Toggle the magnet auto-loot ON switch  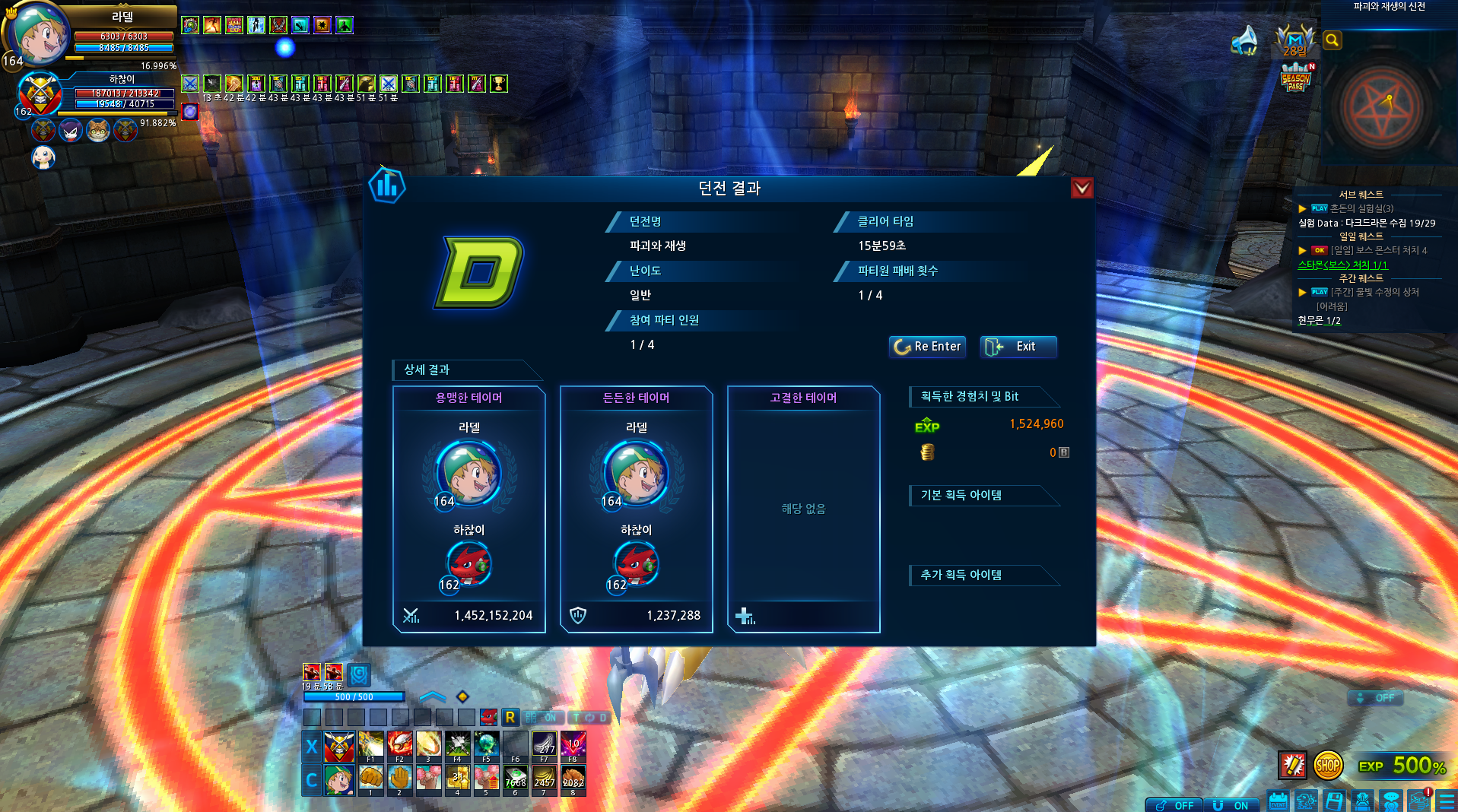click(x=1231, y=805)
